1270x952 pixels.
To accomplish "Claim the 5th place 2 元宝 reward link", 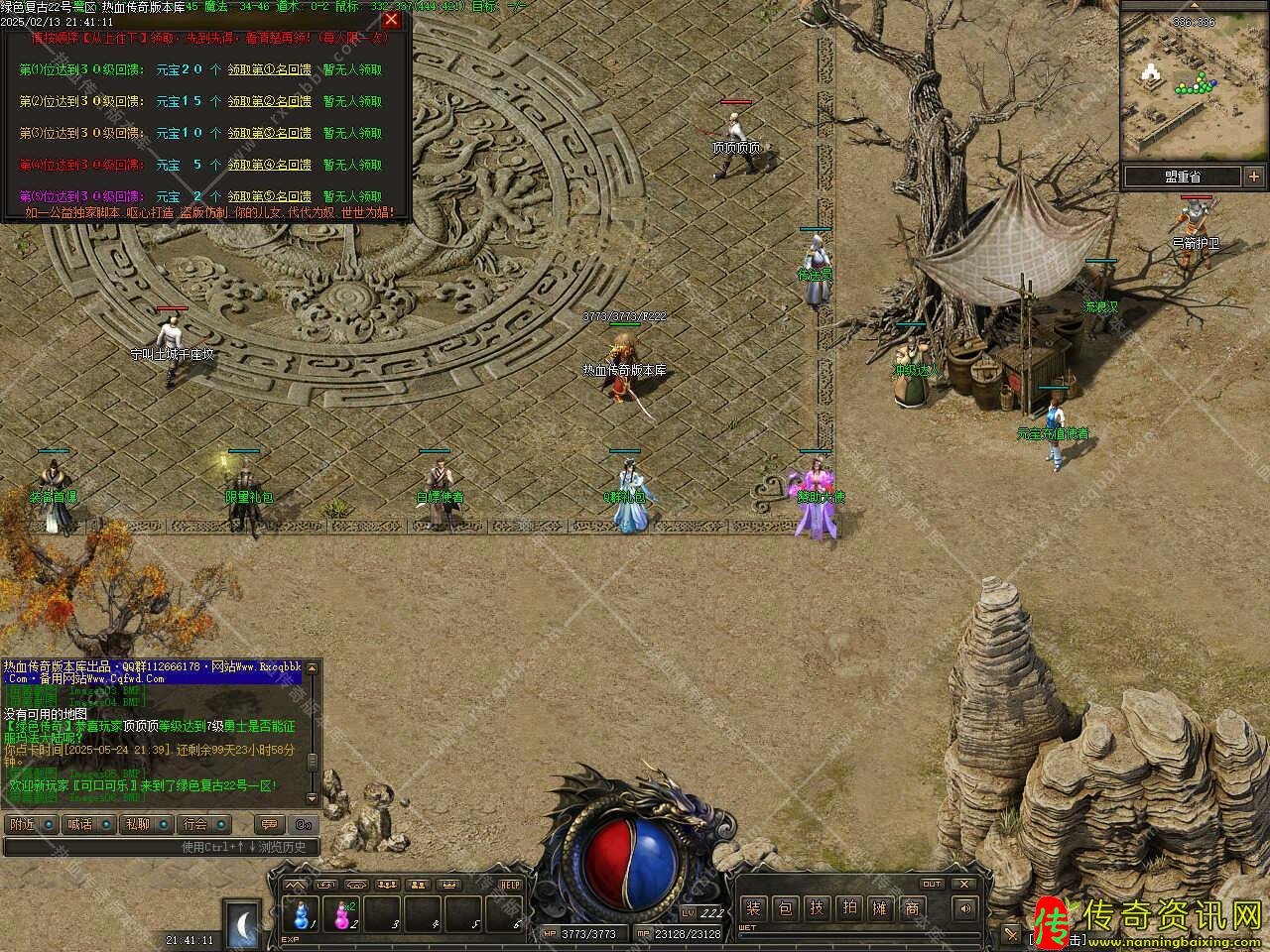I will click(269, 196).
